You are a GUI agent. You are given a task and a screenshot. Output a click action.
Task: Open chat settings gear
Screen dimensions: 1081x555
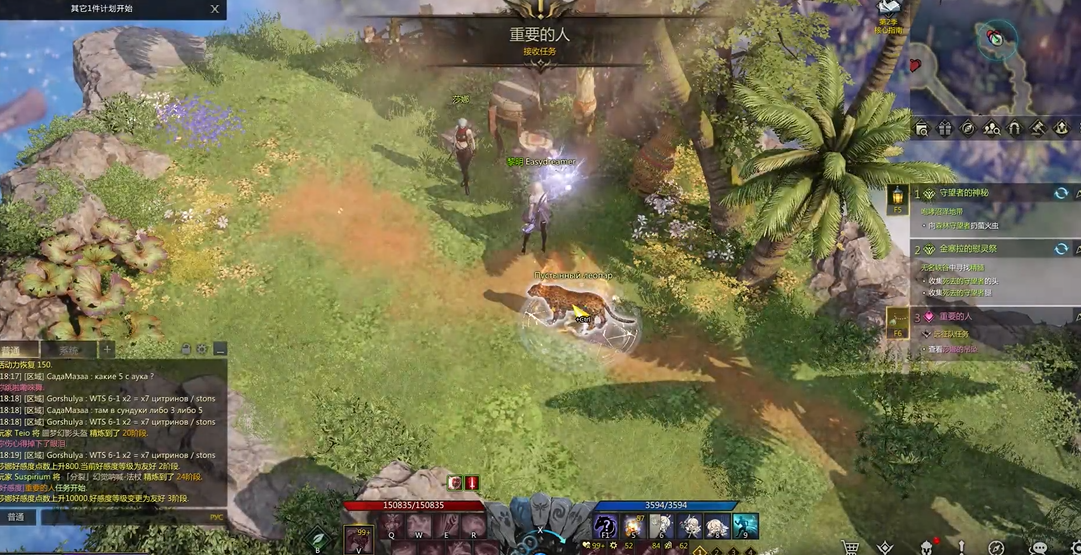tap(202, 350)
